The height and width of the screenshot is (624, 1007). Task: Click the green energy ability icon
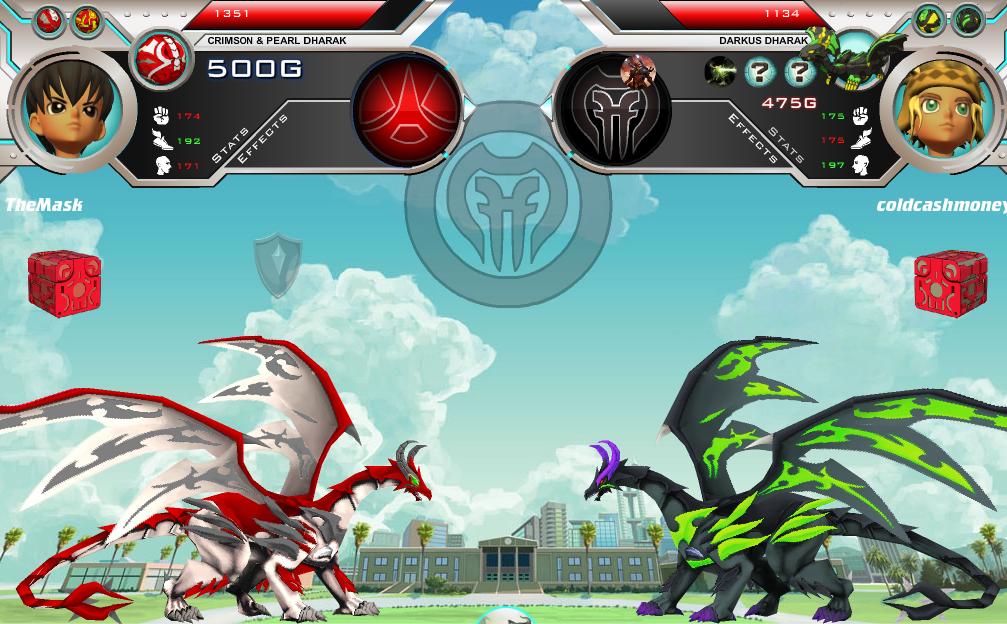click(720, 71)
